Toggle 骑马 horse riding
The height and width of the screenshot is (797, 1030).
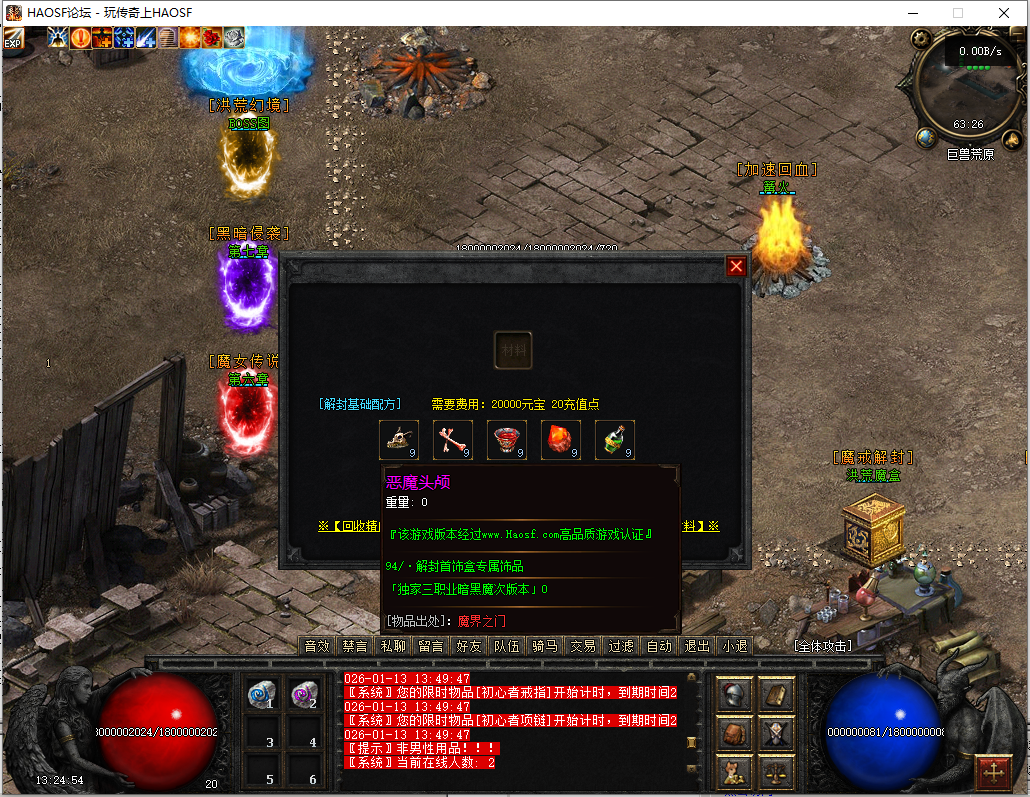[x=545, y=646]
